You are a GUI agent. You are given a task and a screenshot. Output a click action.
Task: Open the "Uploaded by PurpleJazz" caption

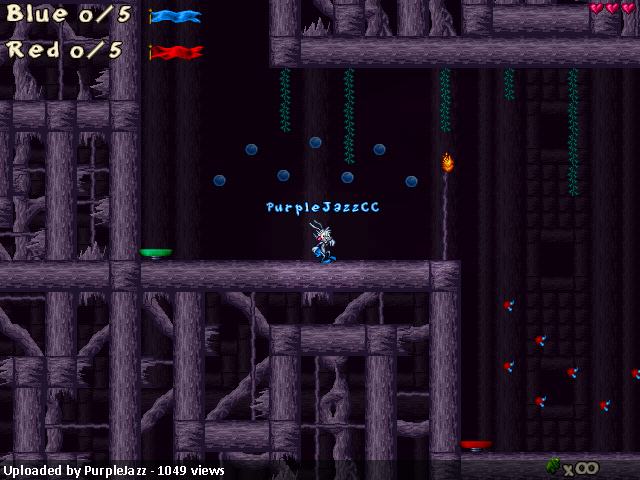point(114,471)
